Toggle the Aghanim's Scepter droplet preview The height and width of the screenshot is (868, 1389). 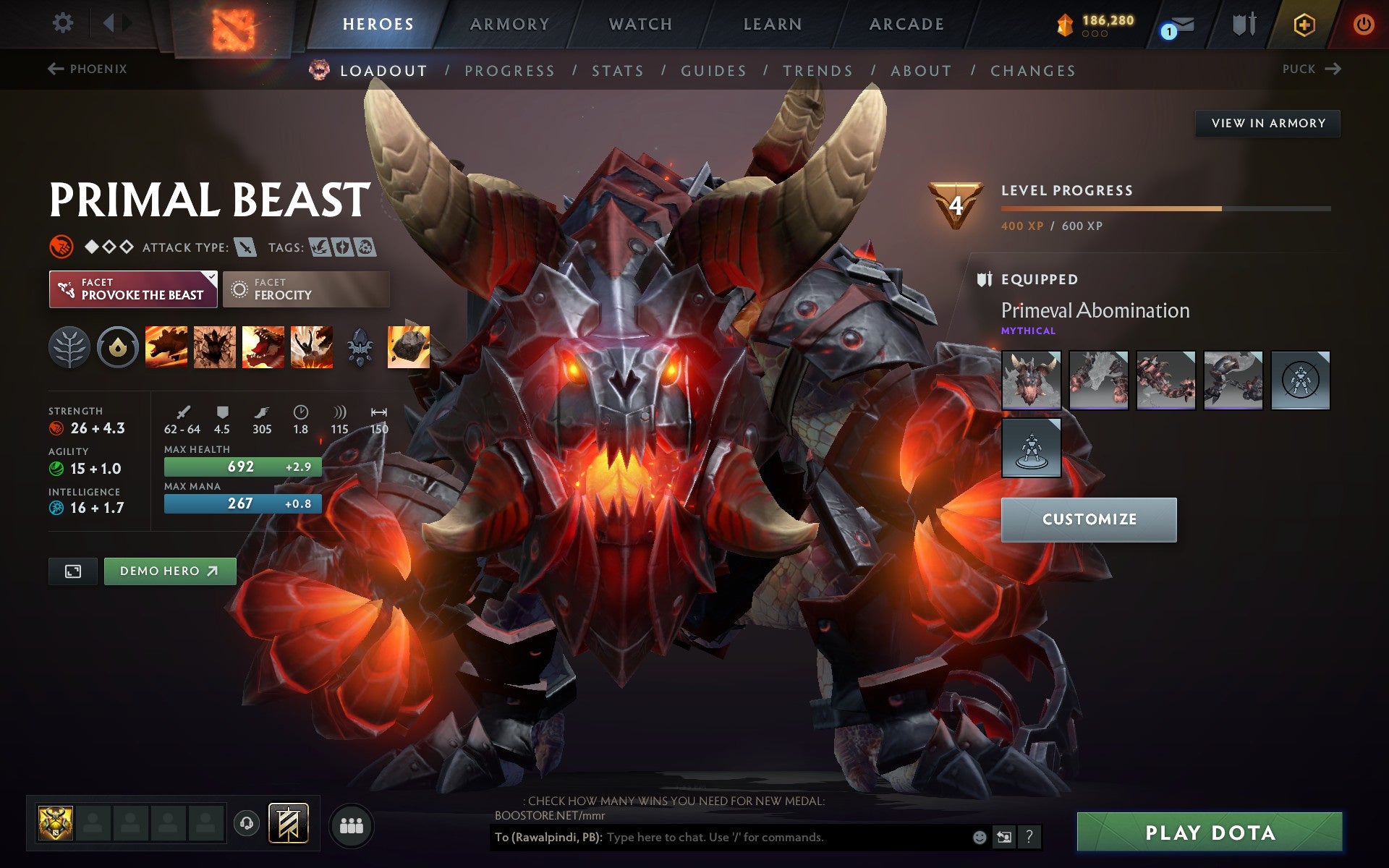pos(119,347)
